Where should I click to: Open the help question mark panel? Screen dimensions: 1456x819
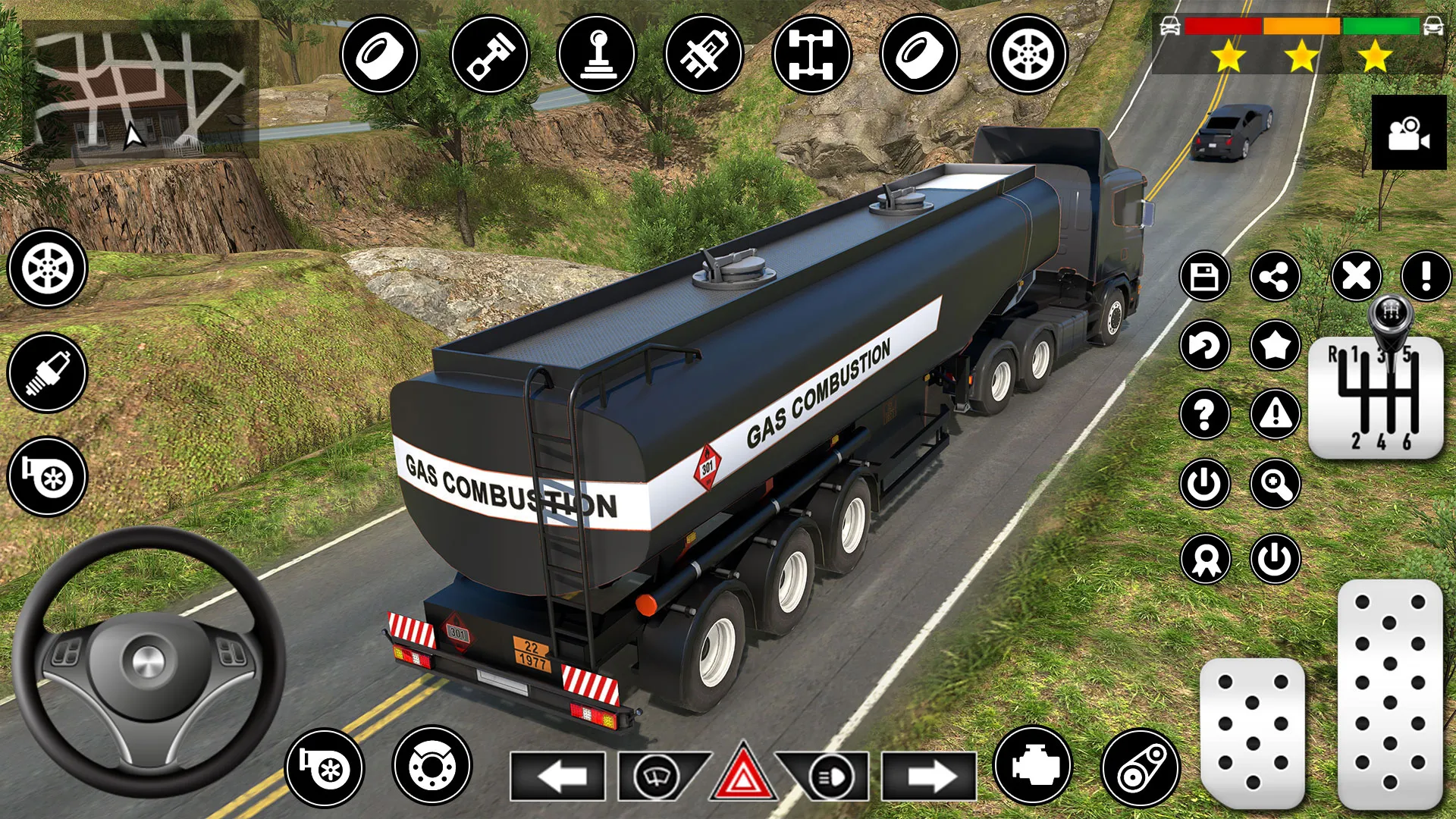1204,416
